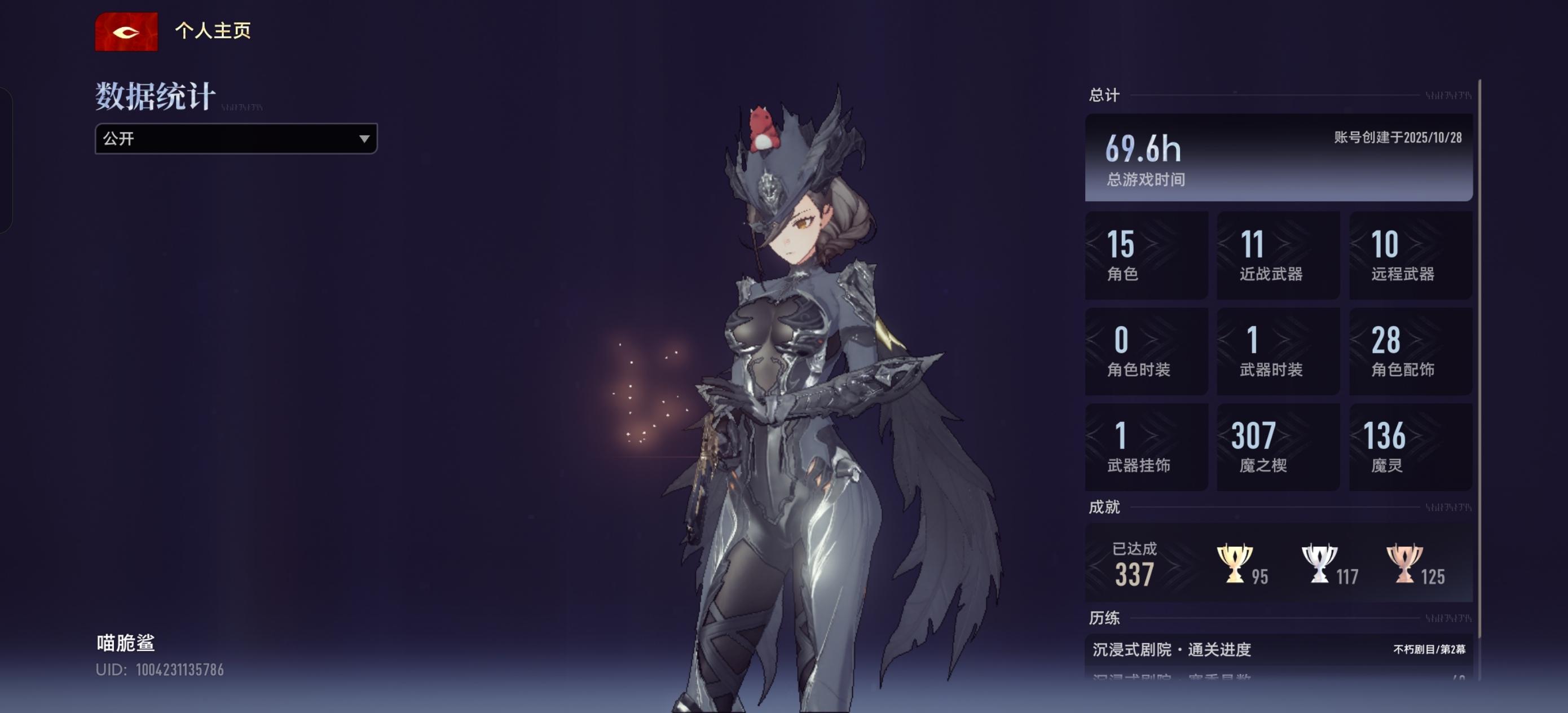The image size is (1568, 713).
Task: Open the 公开 visibility dropdown
Action: tap(236, 139)
